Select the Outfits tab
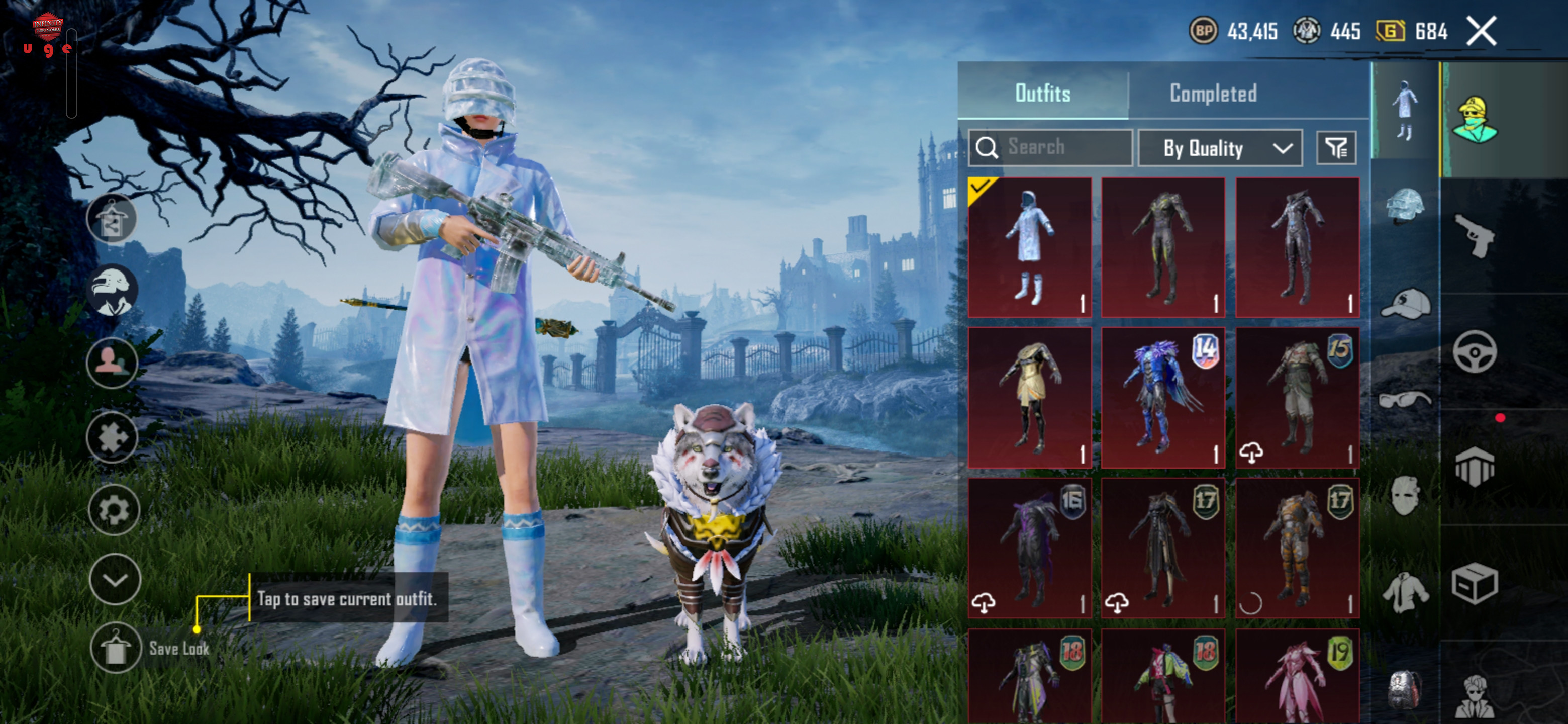This screenshot has width=1568, height=724. (1042, 93)
